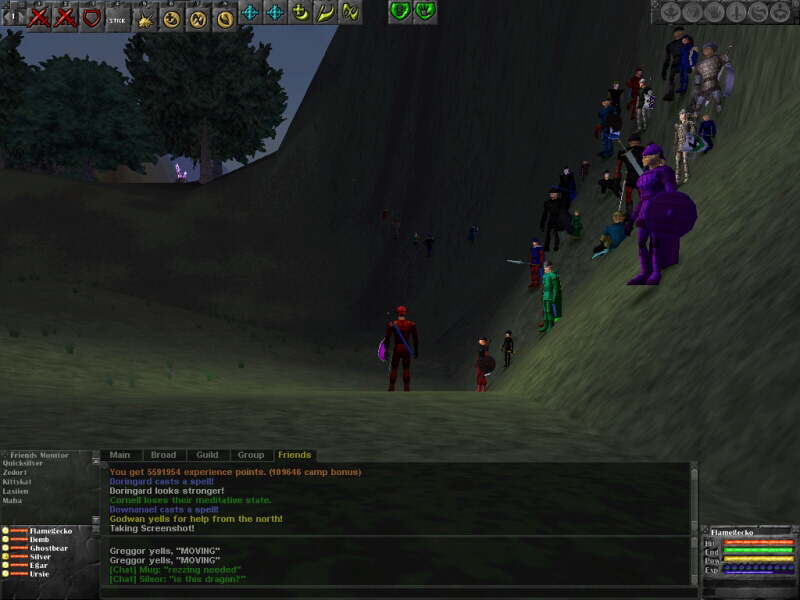
Task: Choose Kittykat from the friends list
Action: pos(20,481)
